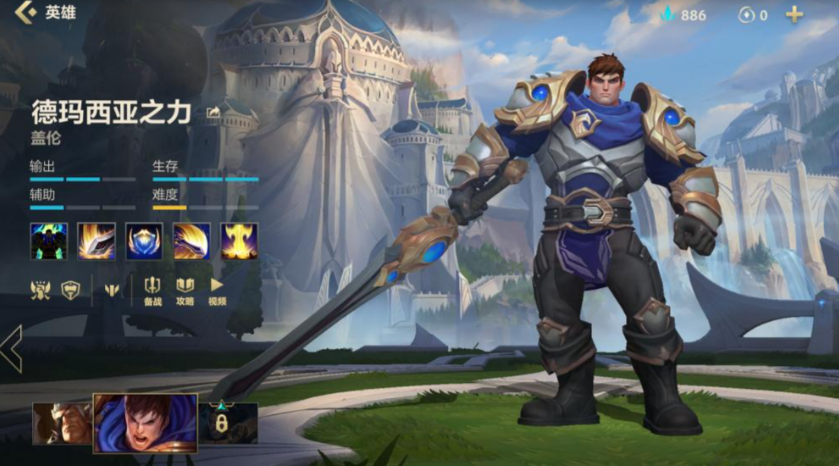Click the three-pronged lane icon
Viewport: 839px width, 466px height.
pos(111,290)
